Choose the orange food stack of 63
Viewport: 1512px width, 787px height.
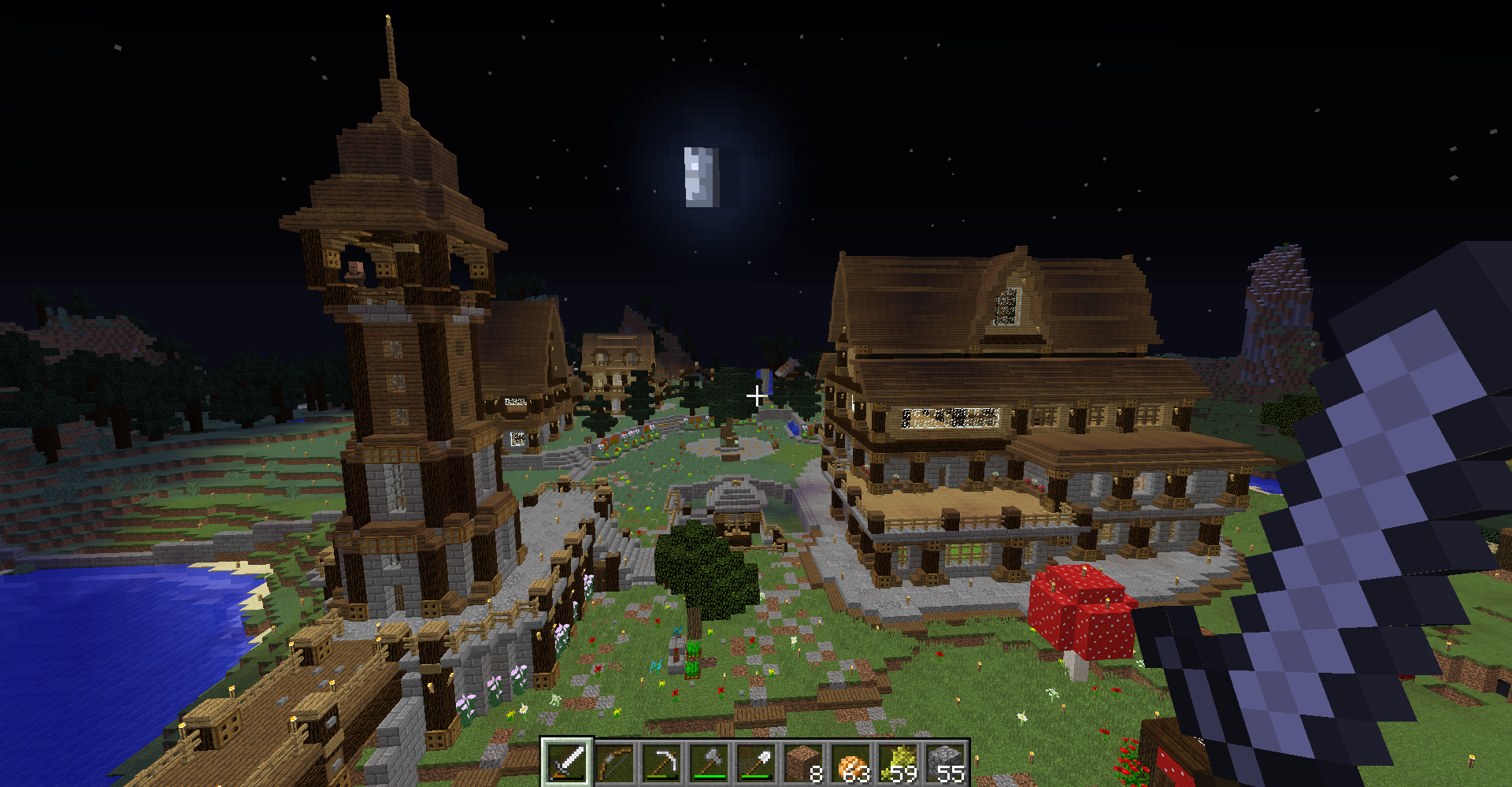tap(850, 763)
